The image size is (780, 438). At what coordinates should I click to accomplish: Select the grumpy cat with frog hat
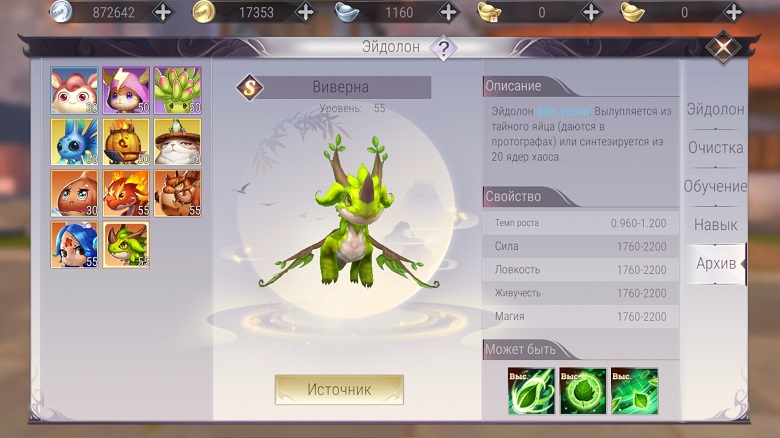(x=177, y=142)
